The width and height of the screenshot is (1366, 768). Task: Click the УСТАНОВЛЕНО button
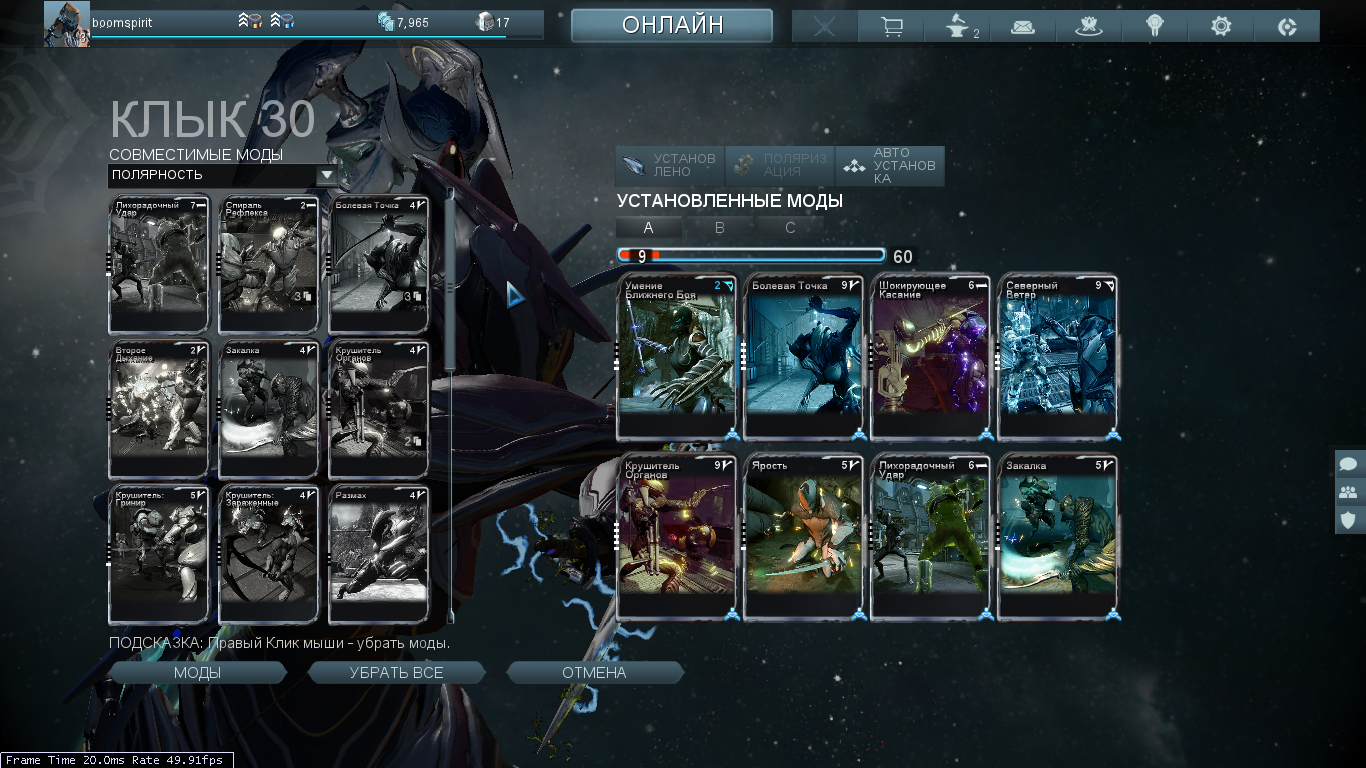(x=668, y=166)
